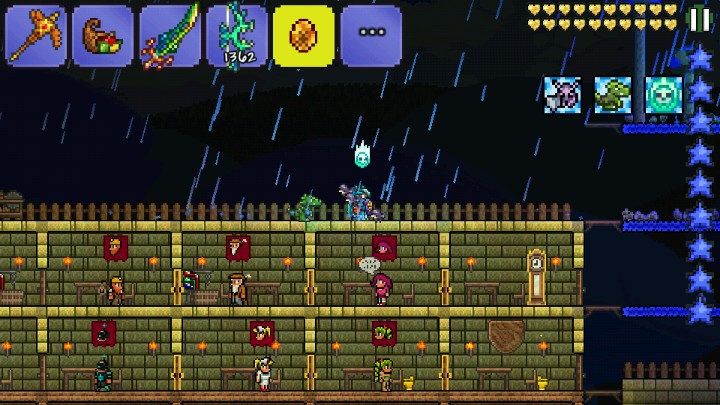Pause the game
This screenshot has width=720, height=405.
(x=700, y=18)
